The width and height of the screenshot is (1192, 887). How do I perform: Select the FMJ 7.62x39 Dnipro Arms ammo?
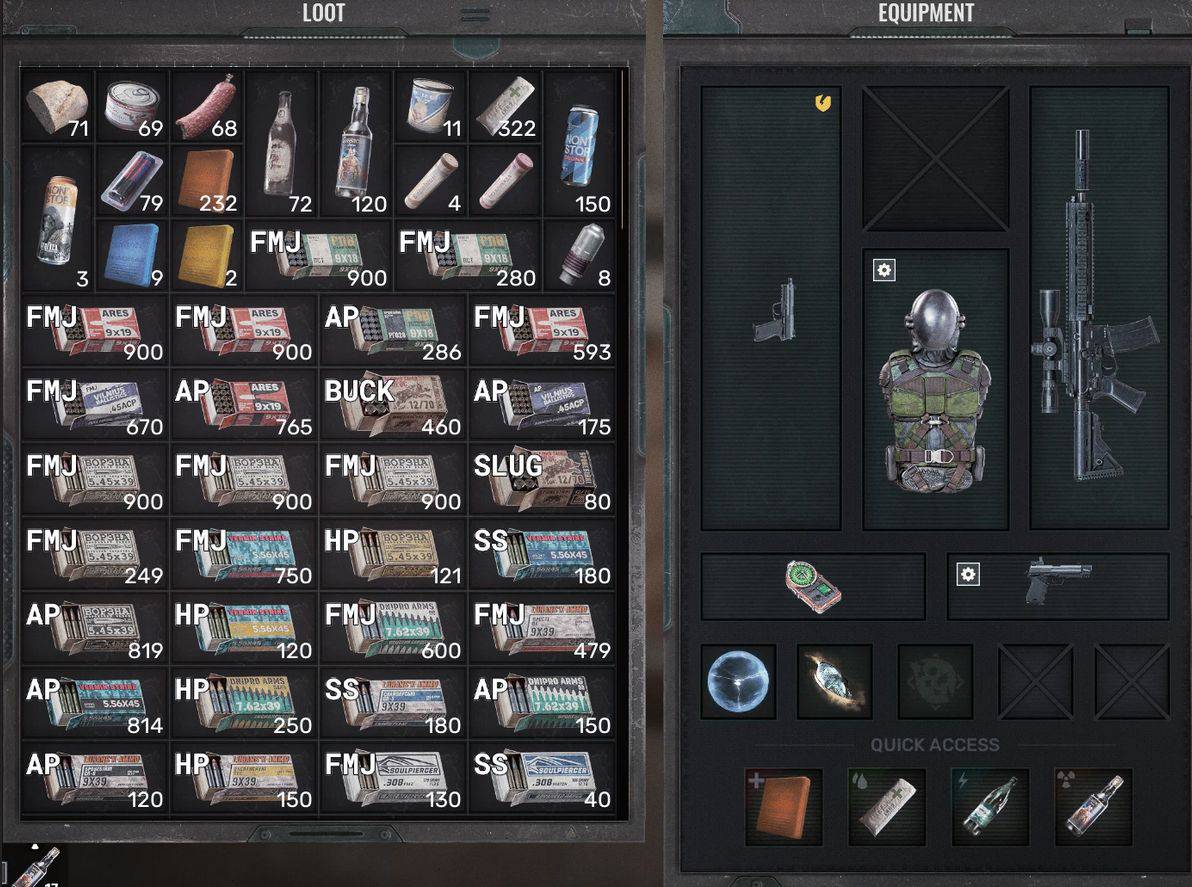point(393,628)
